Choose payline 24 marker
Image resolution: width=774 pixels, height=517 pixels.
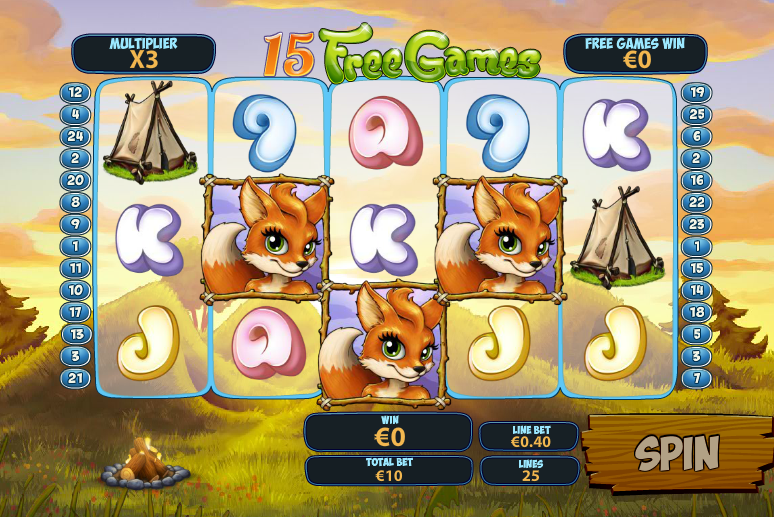tap(75, 136)
